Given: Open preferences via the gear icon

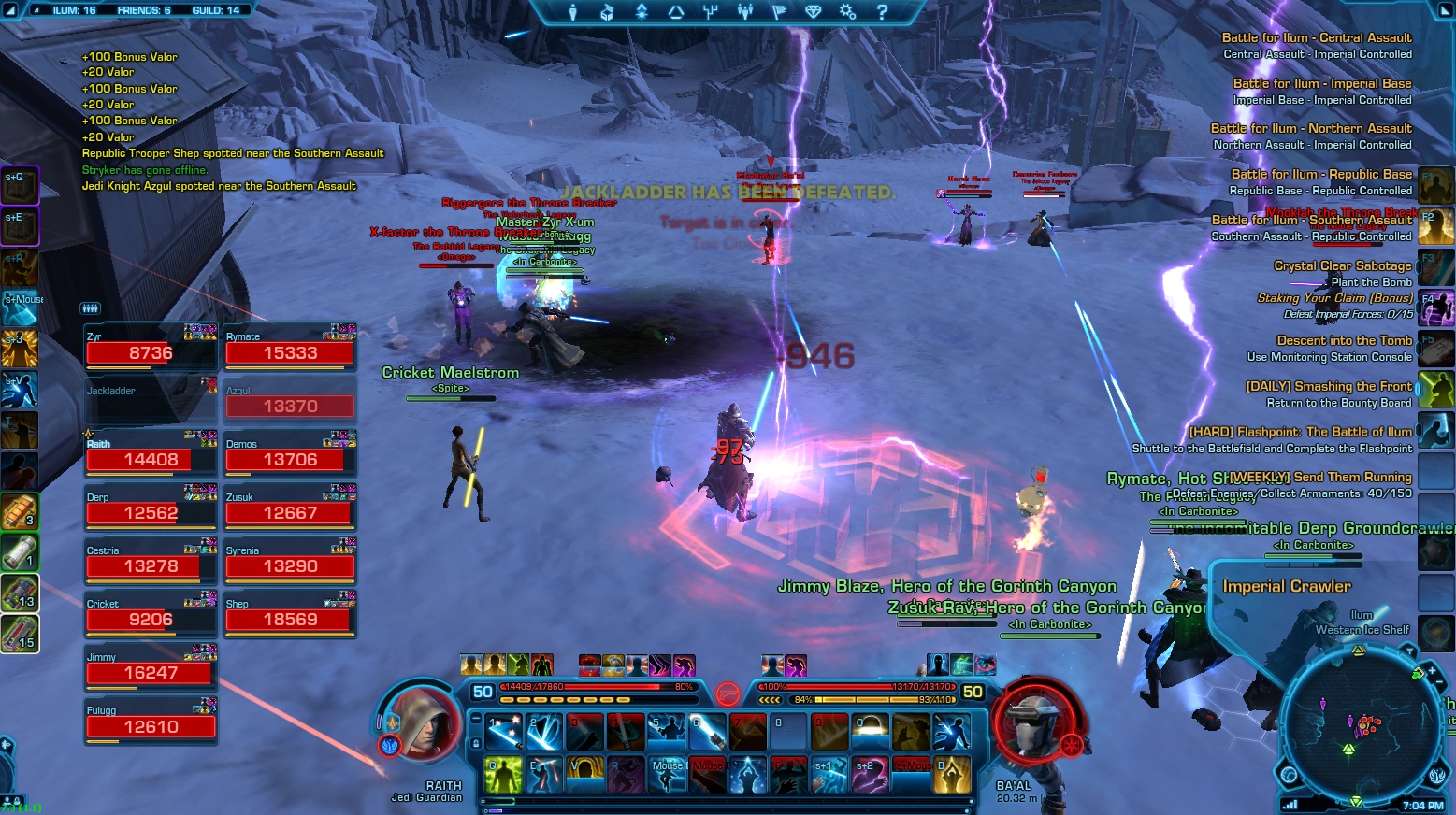Looking at the screenshot, I should 847,12.
